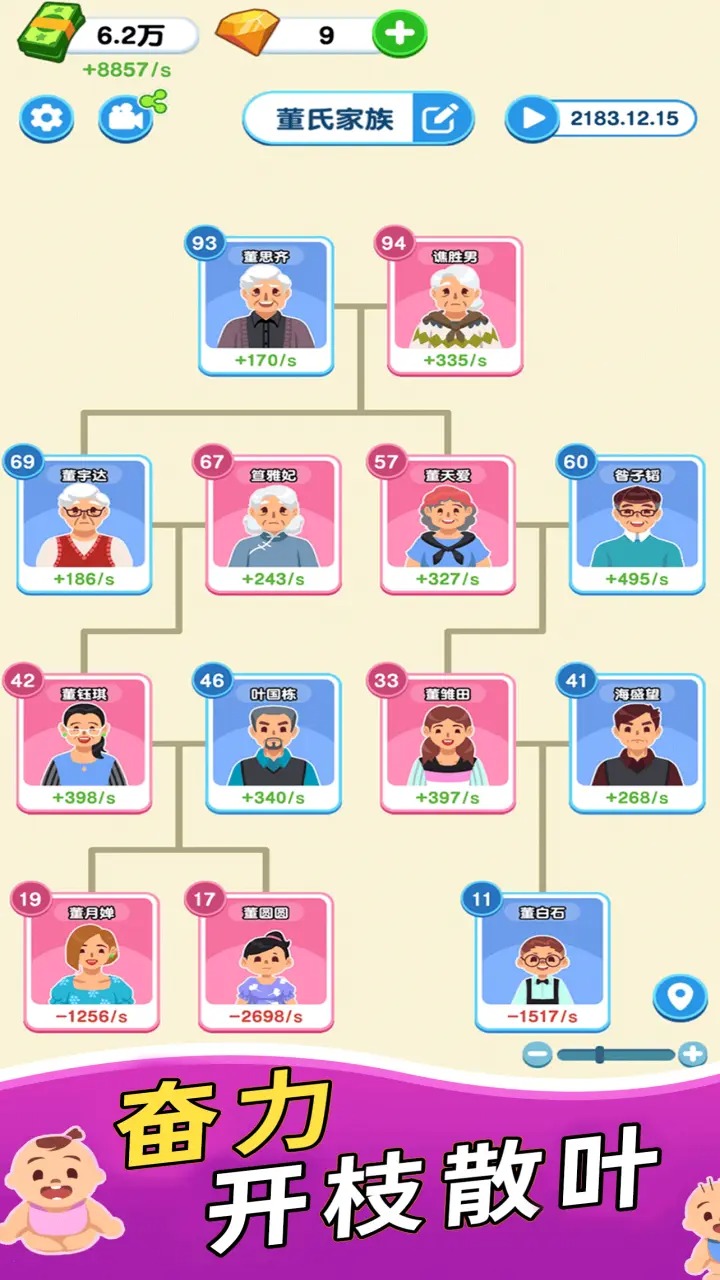Choose the 董白石 child card aged 11
Image resolution: width=720 pixels, height=1280 pixels.
pos(542,962)
